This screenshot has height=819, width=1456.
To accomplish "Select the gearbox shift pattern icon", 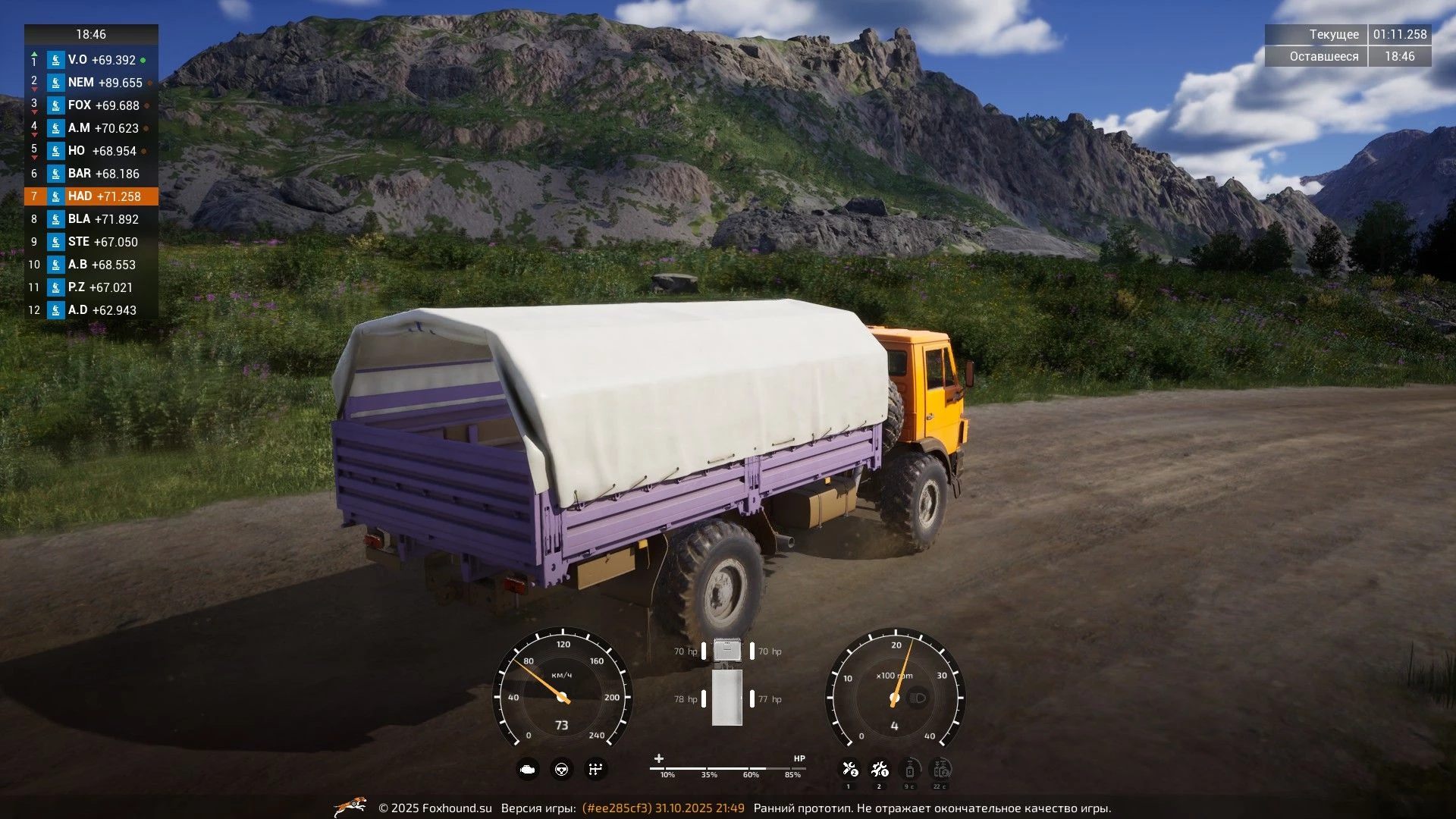I will point(596,770).
